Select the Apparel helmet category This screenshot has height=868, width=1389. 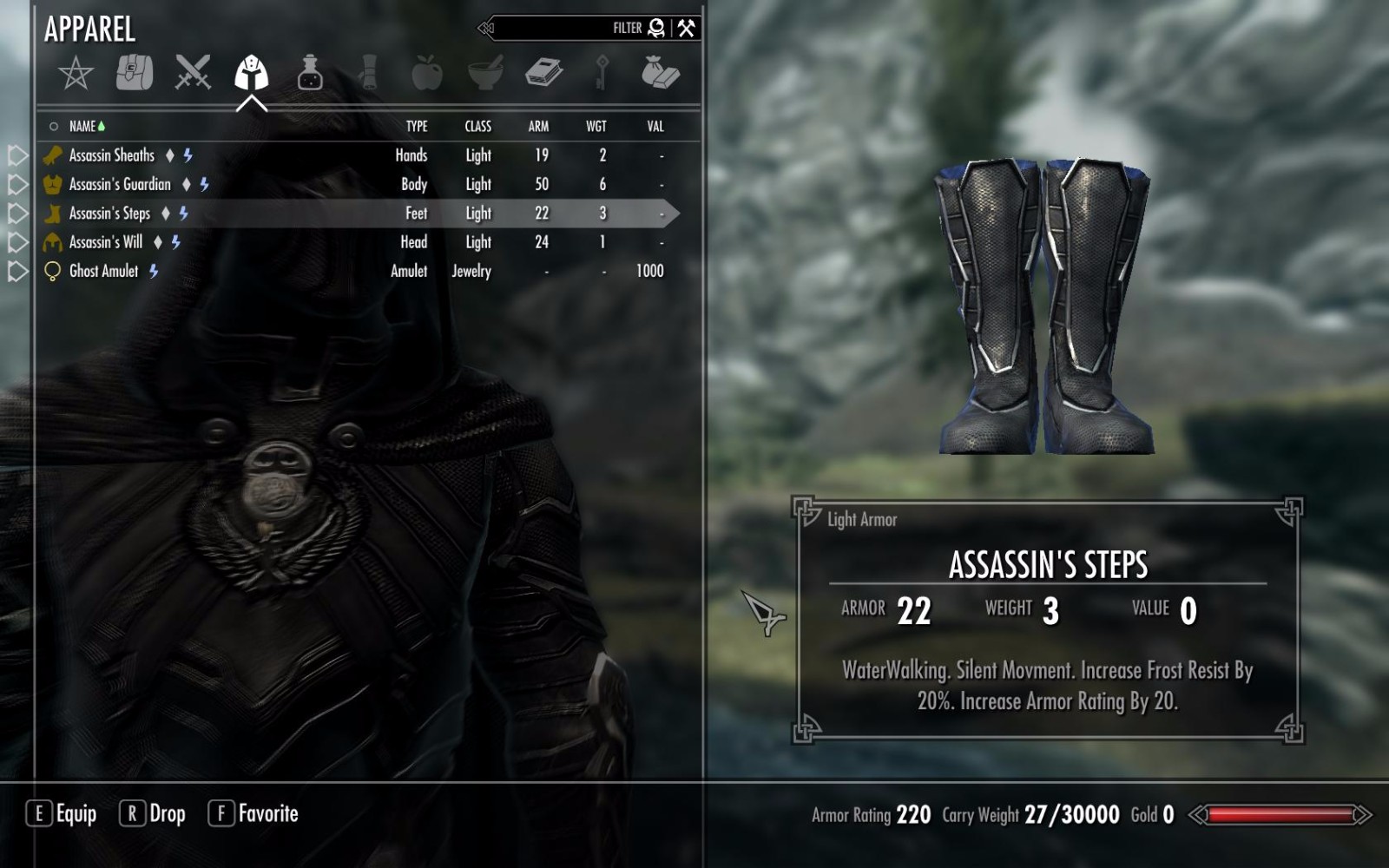251,73
